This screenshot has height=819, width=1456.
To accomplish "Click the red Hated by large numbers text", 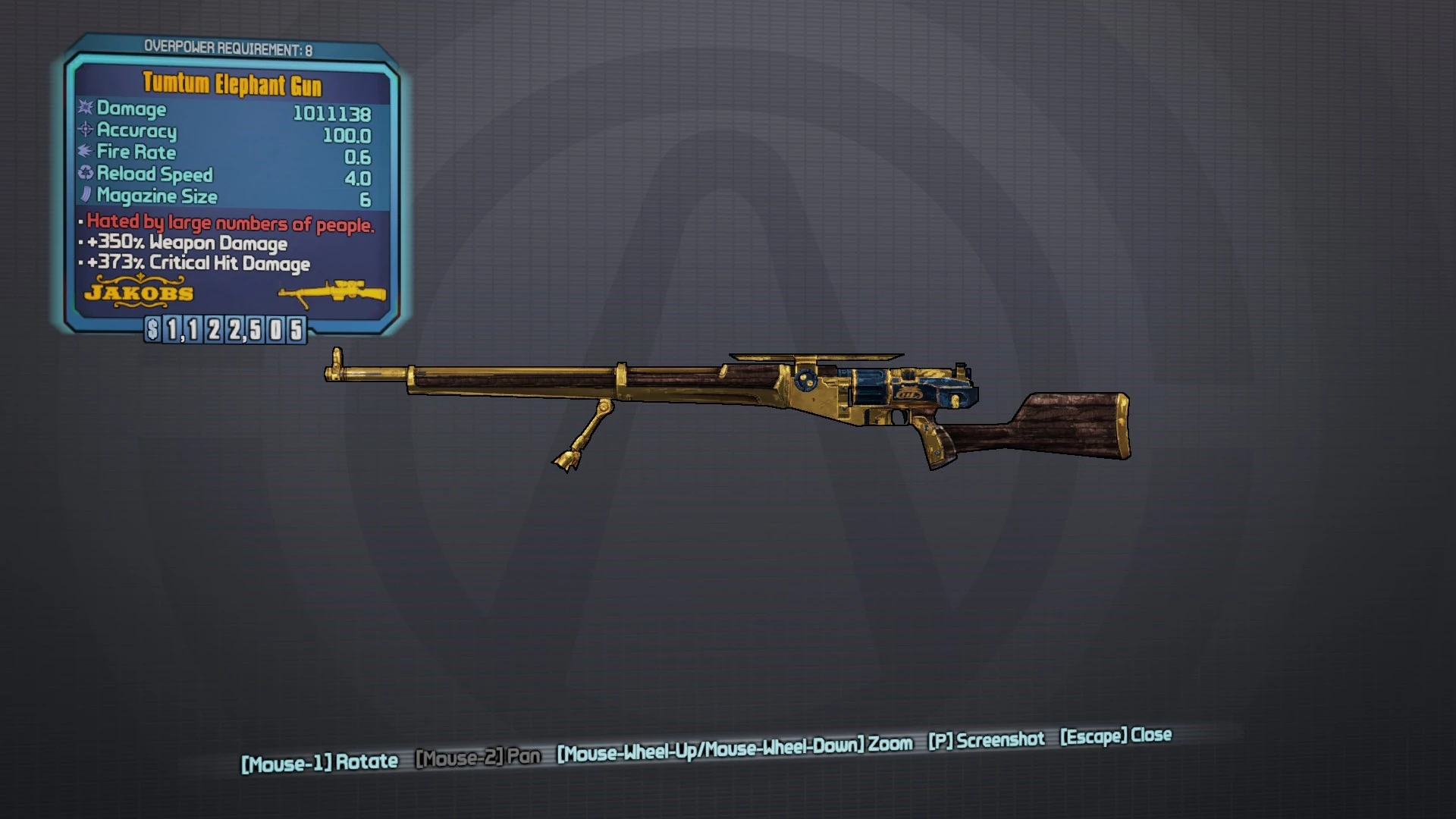I will click(x=227, y=223).
